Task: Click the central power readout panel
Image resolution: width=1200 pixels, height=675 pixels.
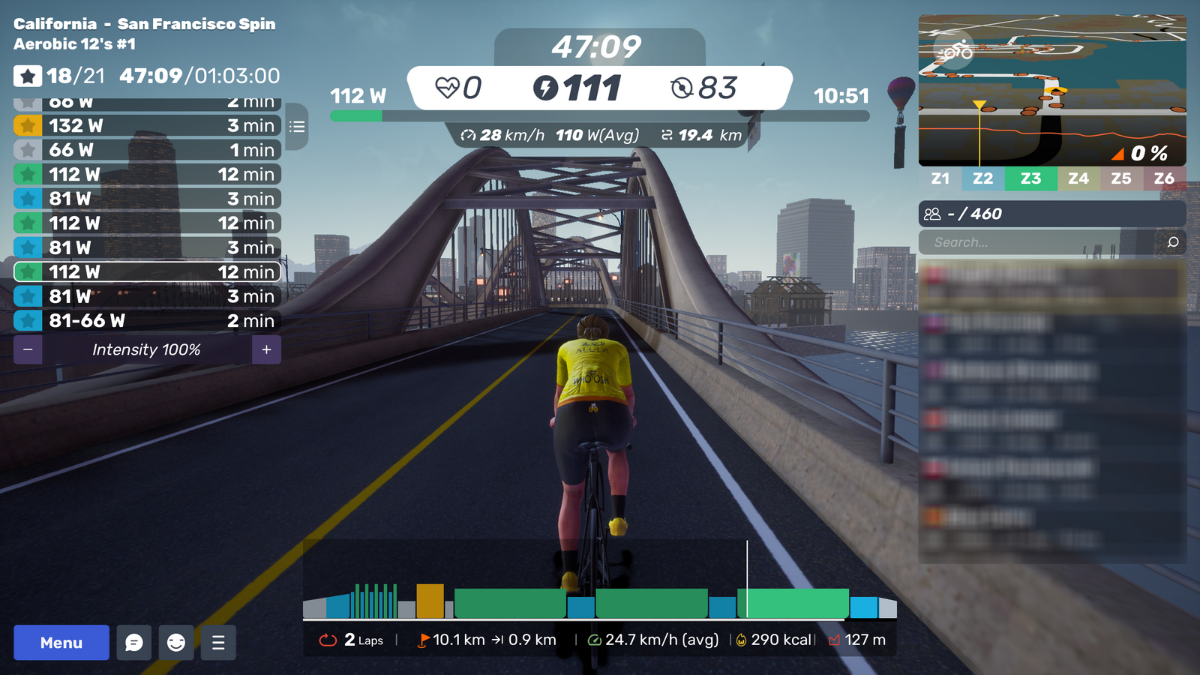Action: [599, 88]
